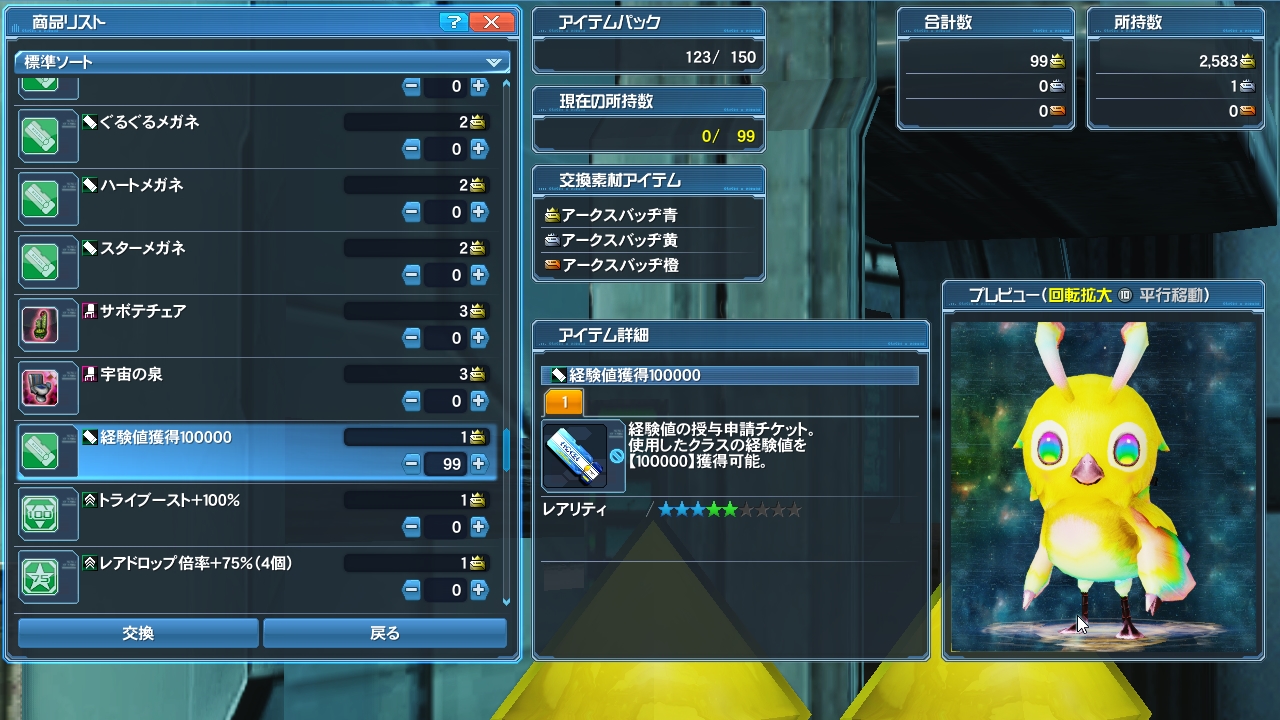Viewport: 1280px width, 720px height.
Task: Decrease quantity for ハートメガネ
Action: click(x=412, y=212)
